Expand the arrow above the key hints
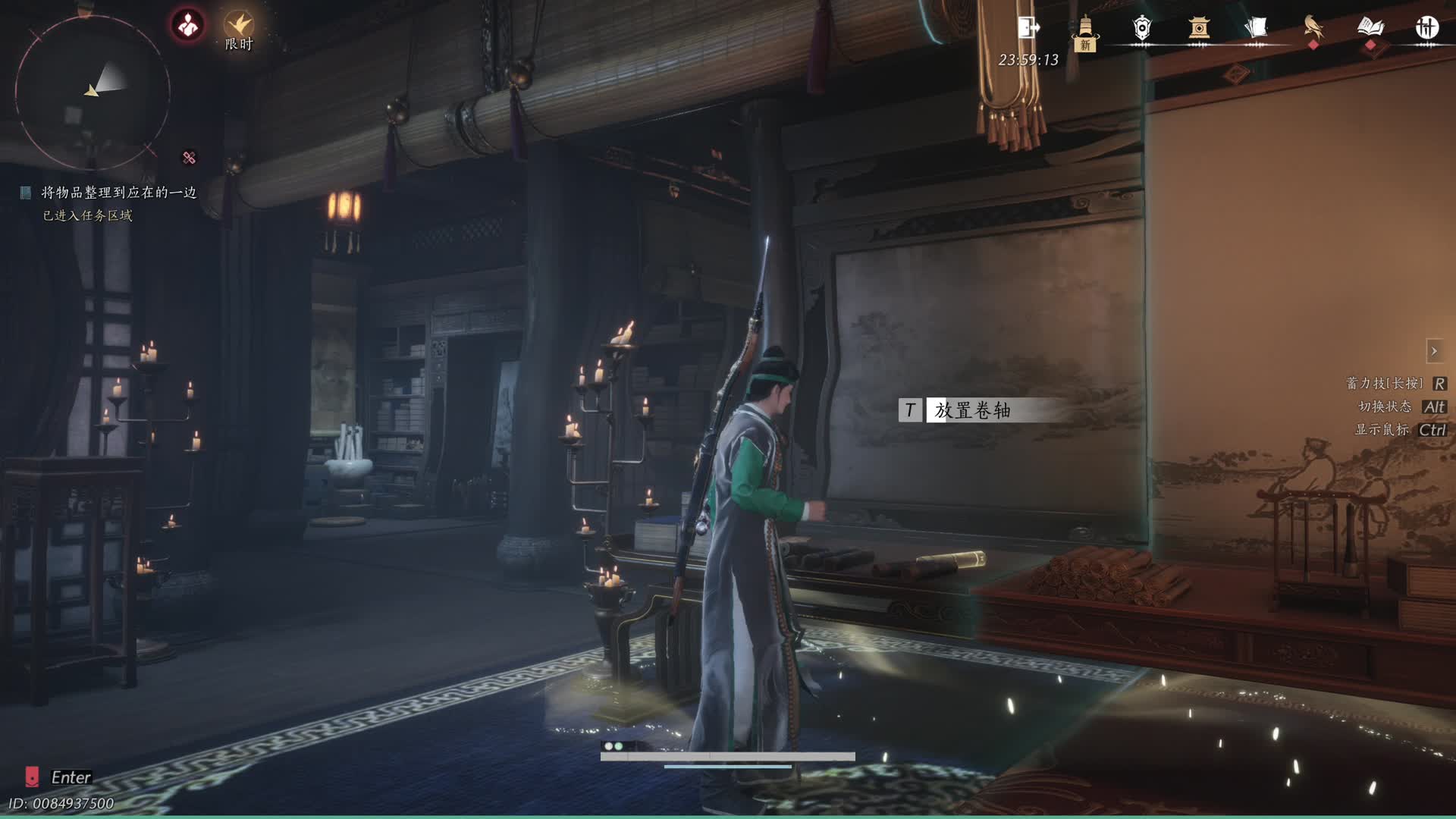1456x819 pixels. pyautogui.click(x=1434, y=351)
